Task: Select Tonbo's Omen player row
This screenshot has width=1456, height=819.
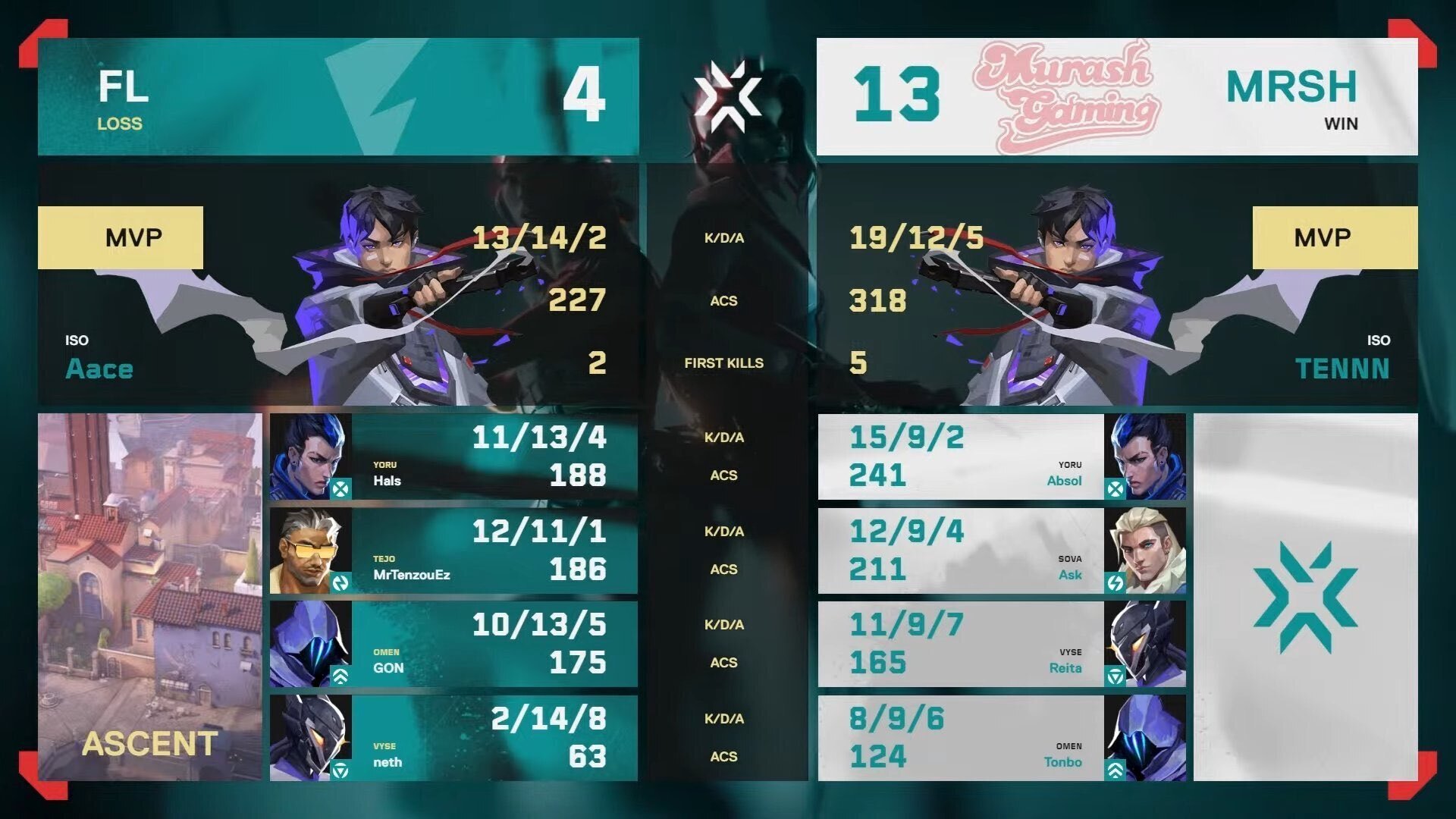Action: pyautogui.click(x=1001, y=738)
